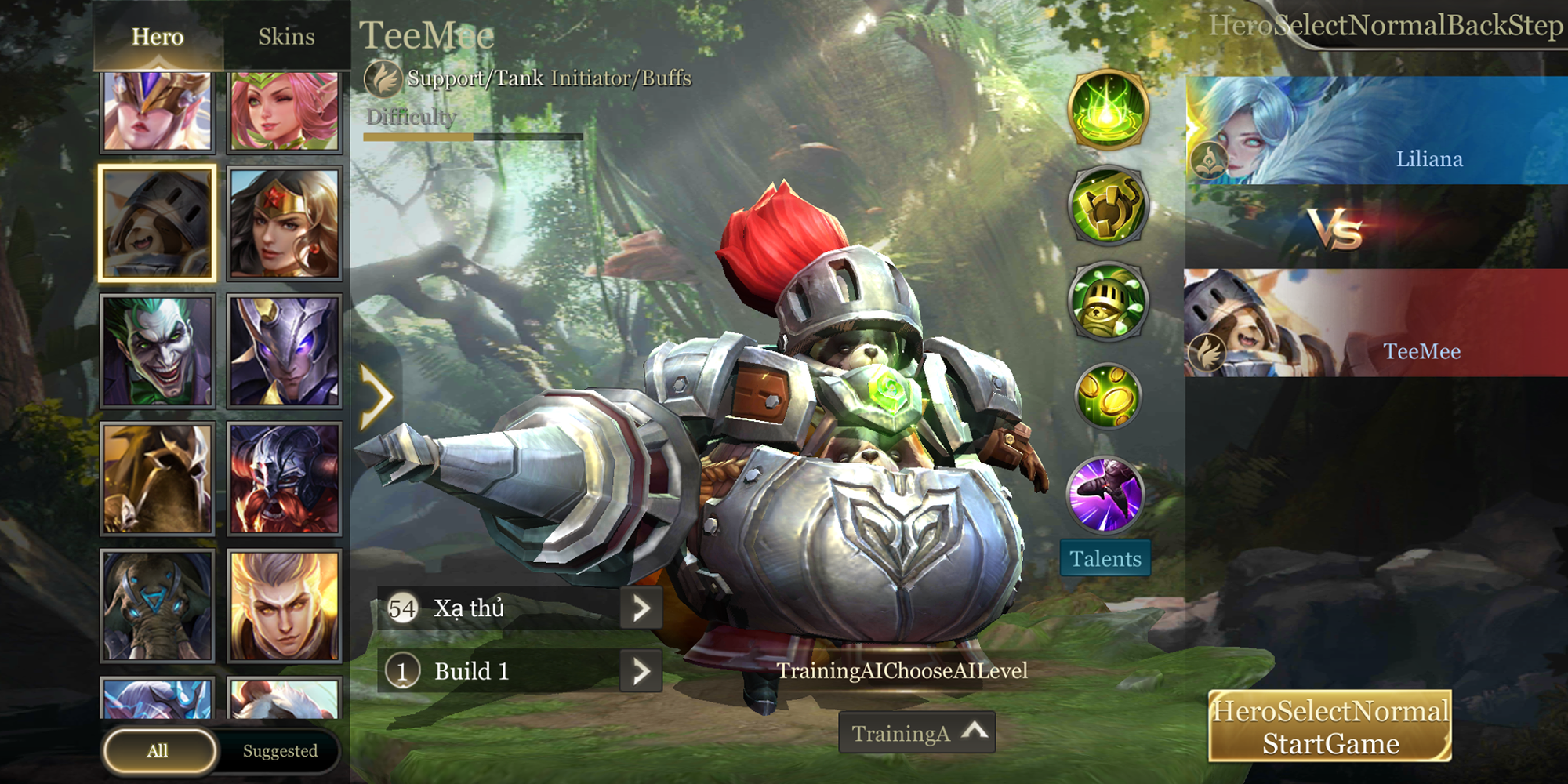Choose the blue-masked elephant hero portrait
This screenshot has width=1568, height=784.
(x=158, y=605)
